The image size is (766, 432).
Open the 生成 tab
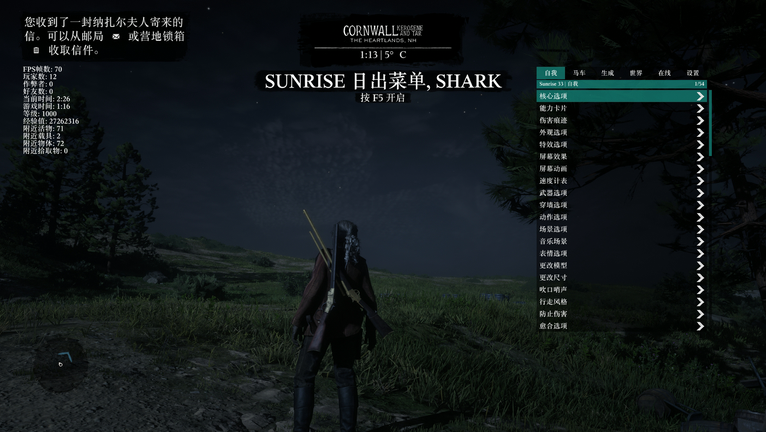[x=607, y=73]
